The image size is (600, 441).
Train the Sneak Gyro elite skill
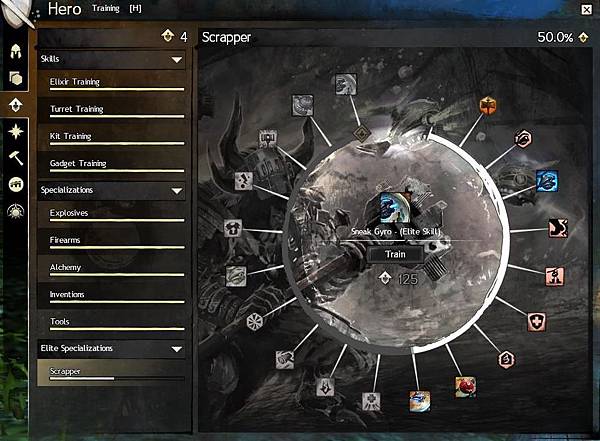(x=391, y=254)
